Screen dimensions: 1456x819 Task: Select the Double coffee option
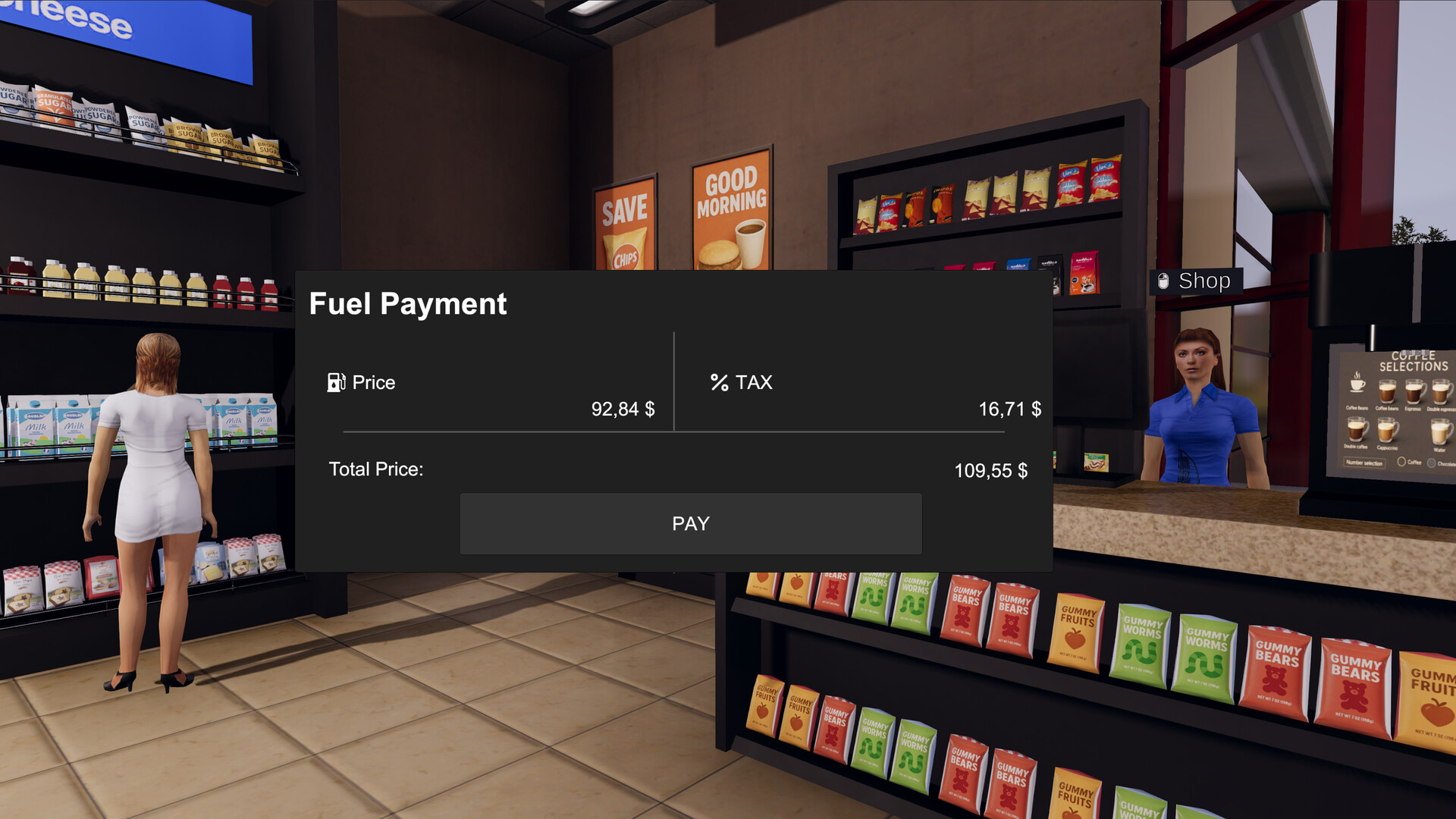pyautogui.click(x=1356, y=431)
